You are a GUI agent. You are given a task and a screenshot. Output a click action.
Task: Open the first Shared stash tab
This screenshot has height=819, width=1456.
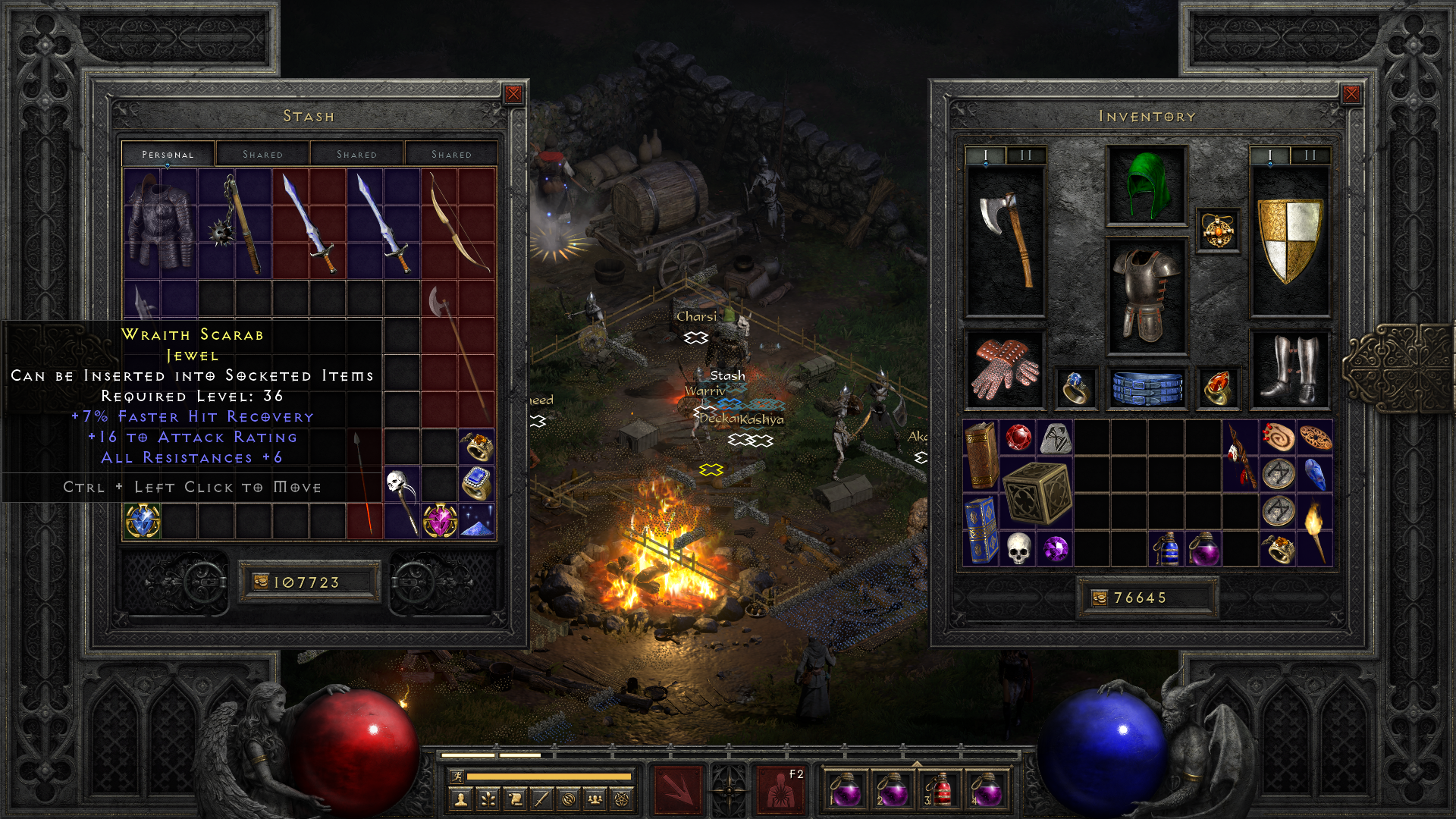click(x=262, y=153)
